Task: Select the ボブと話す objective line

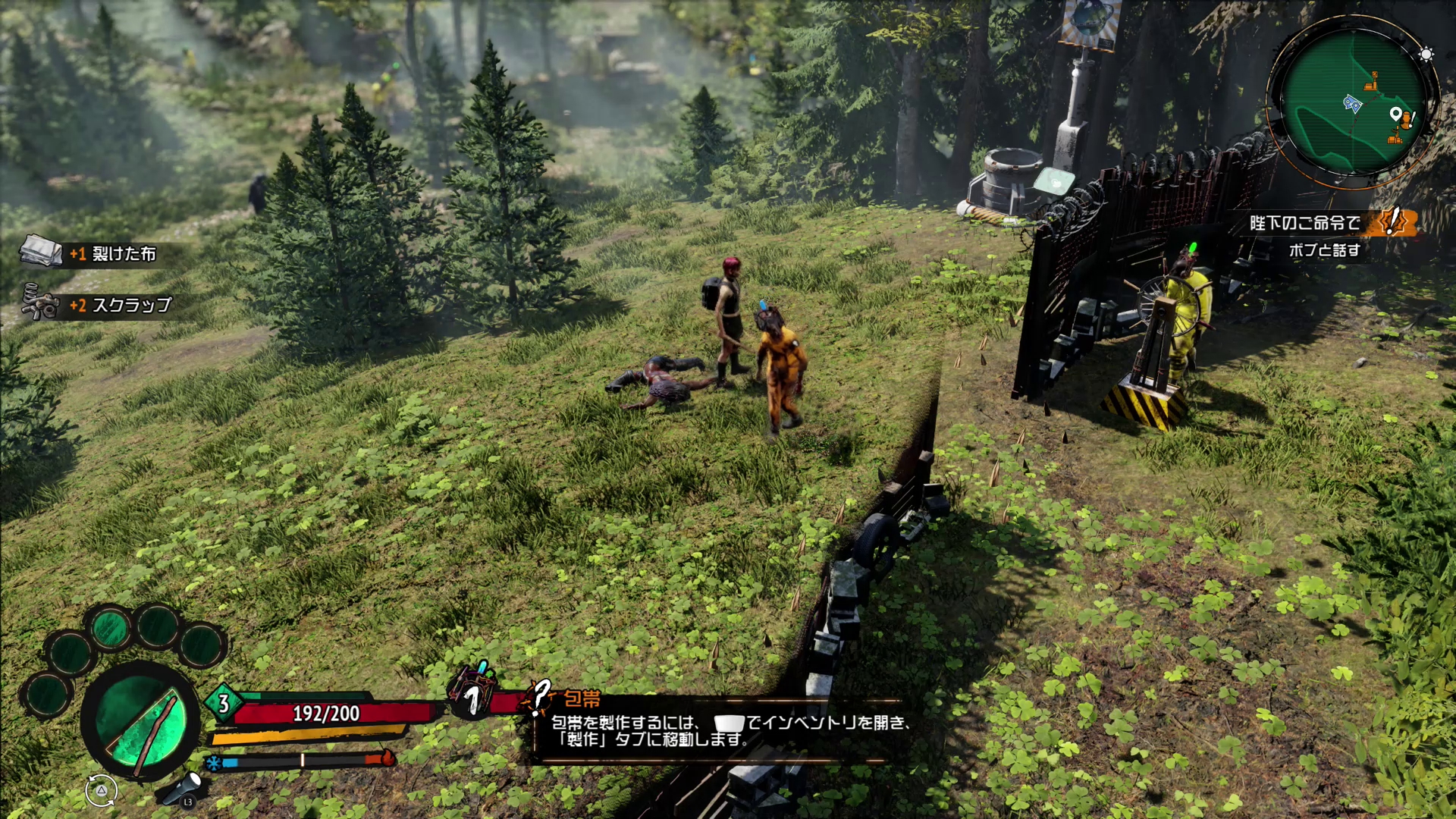Action: (1324, 250)
